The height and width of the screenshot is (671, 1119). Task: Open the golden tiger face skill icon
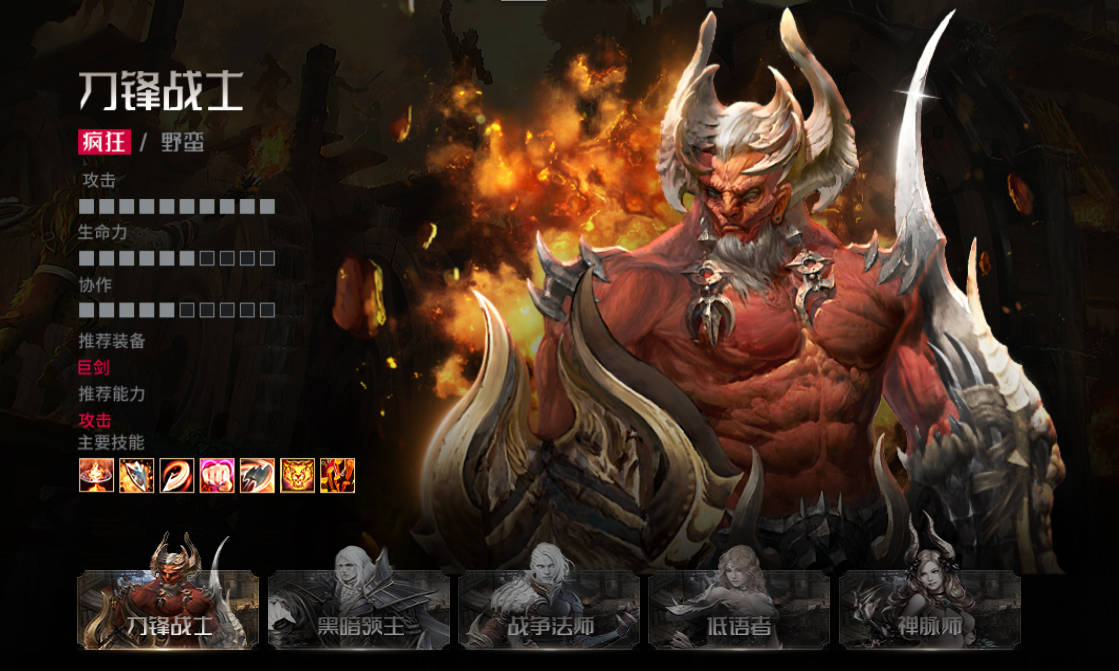[297, 476]
